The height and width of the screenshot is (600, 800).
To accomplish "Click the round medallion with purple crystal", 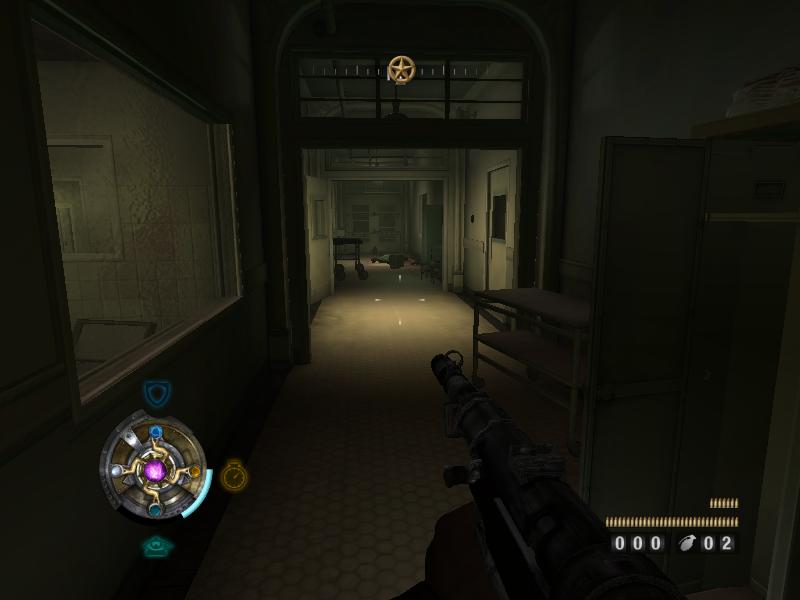I will point(155,469).
